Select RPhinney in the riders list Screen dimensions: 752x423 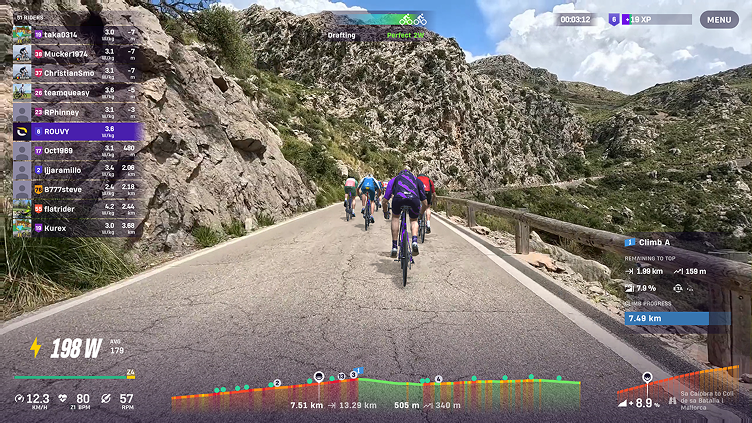click(x=76, y=112)
